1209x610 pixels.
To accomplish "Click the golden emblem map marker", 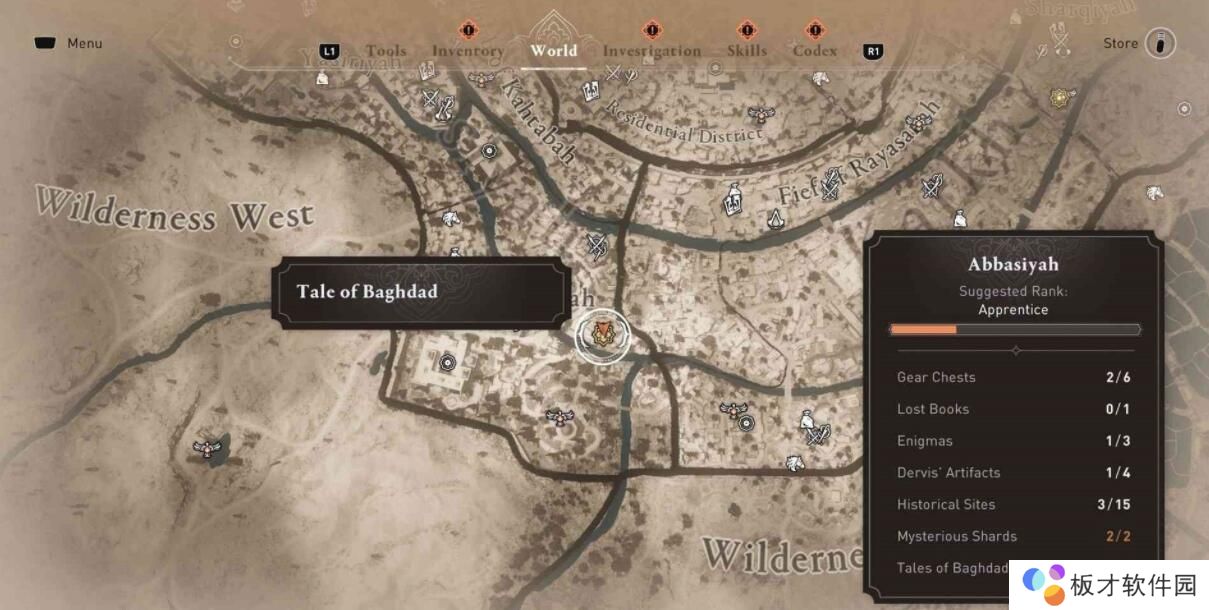I will pos(1061,98).
